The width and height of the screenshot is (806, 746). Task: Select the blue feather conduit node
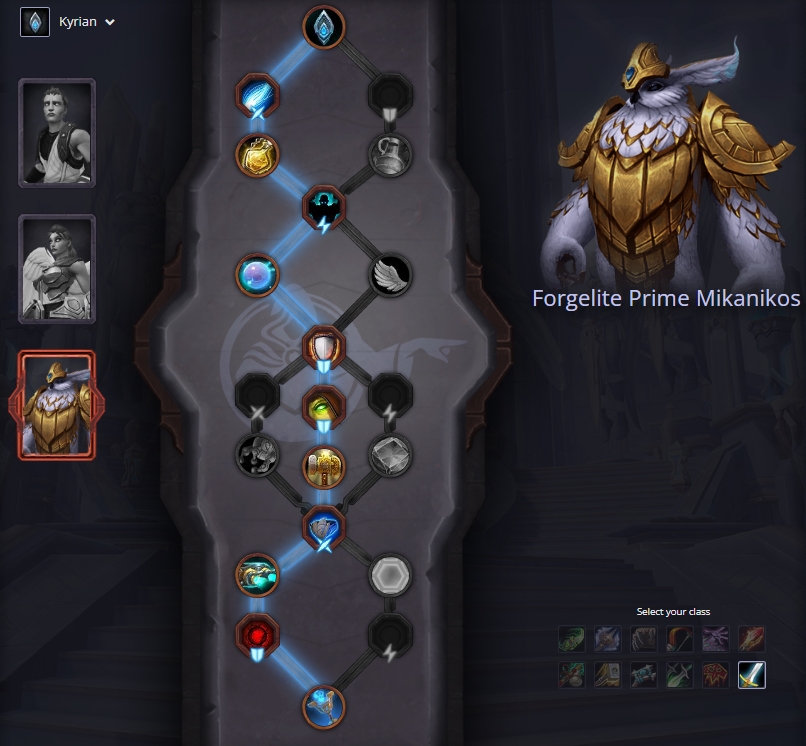(257, 96)
